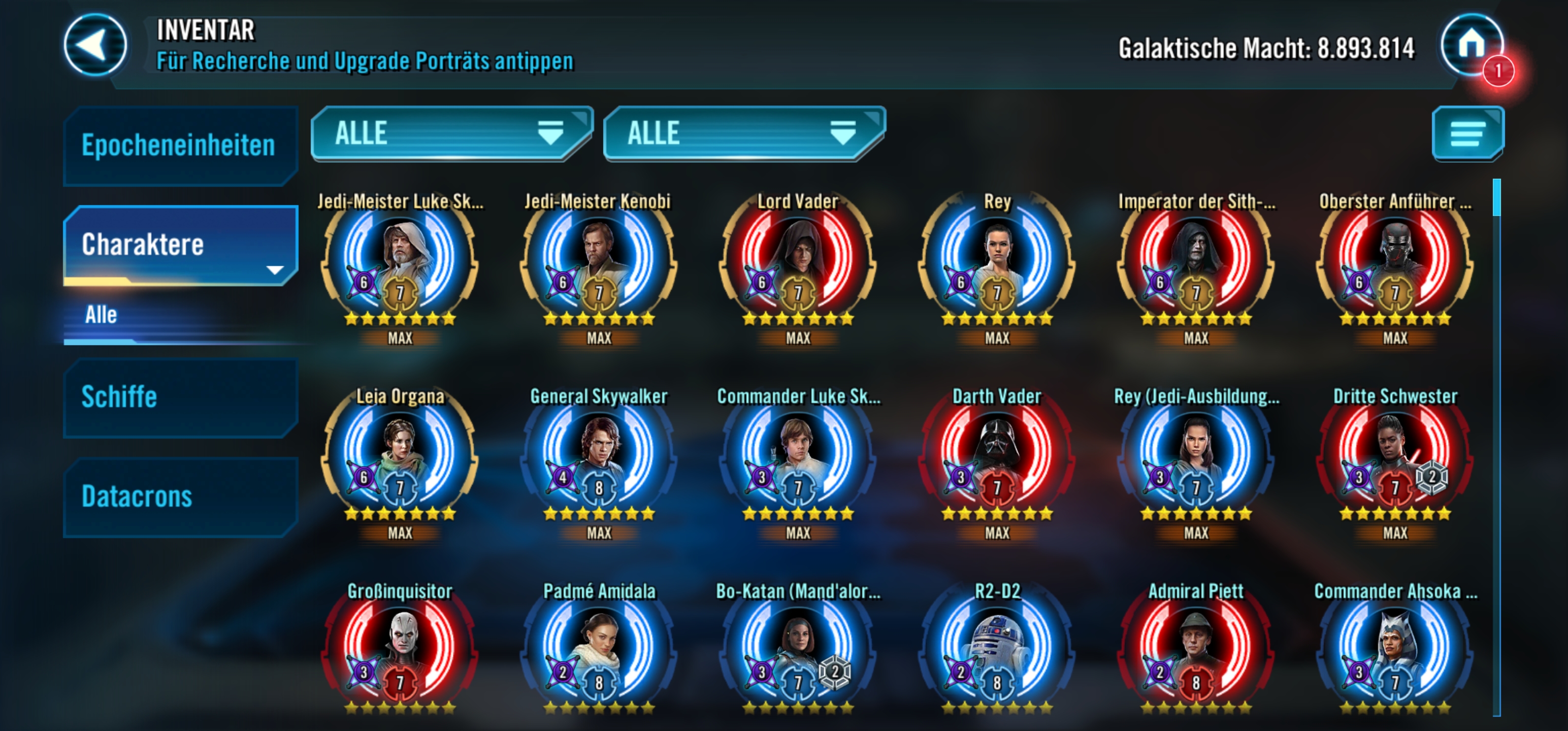Screen dimensions: 1568x731
Task: Choose the Alle sub-filter under Charaktere
Action: click(x=102, y=315)
